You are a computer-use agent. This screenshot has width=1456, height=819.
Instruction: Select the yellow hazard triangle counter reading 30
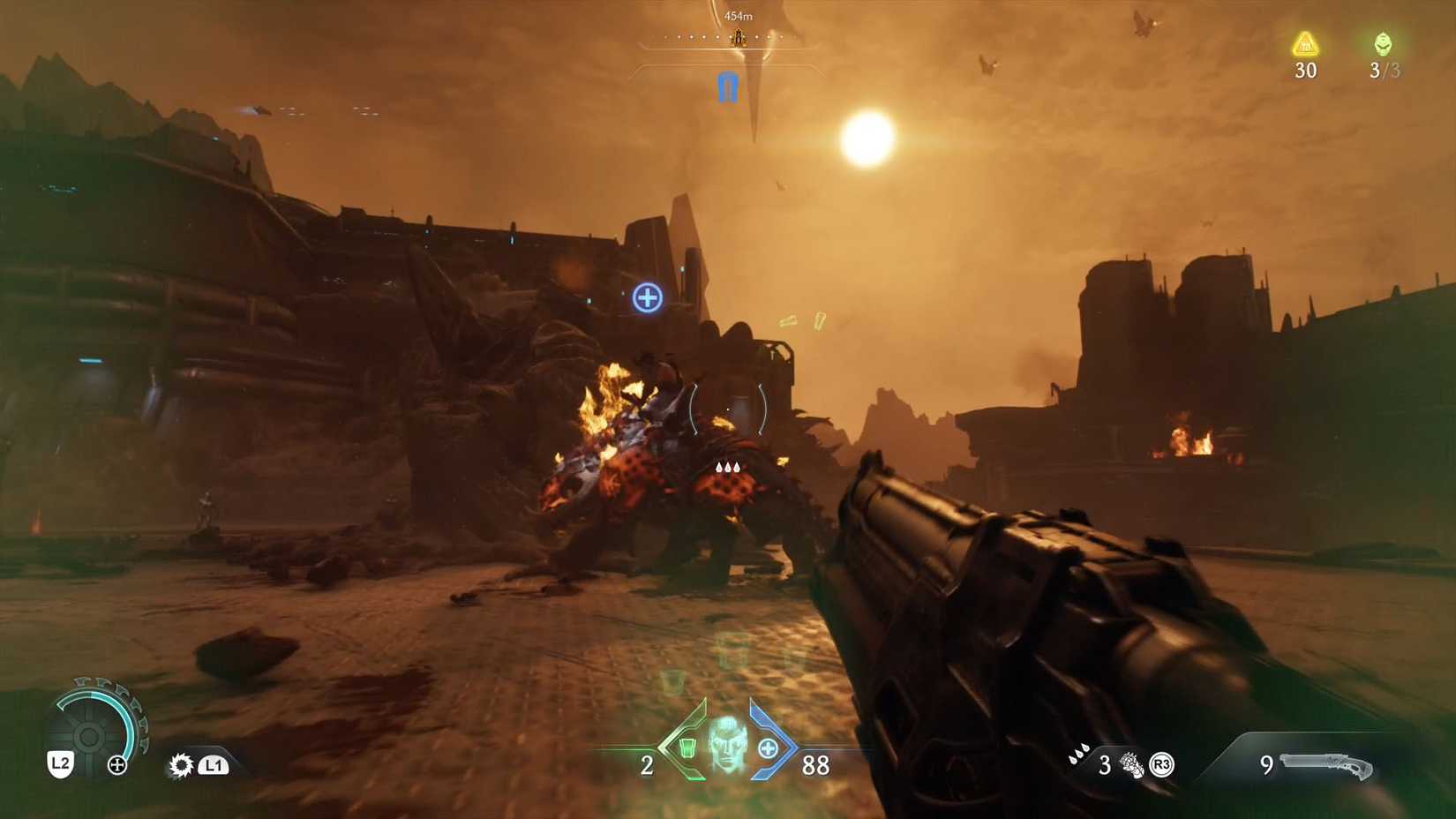(1305, 49)
